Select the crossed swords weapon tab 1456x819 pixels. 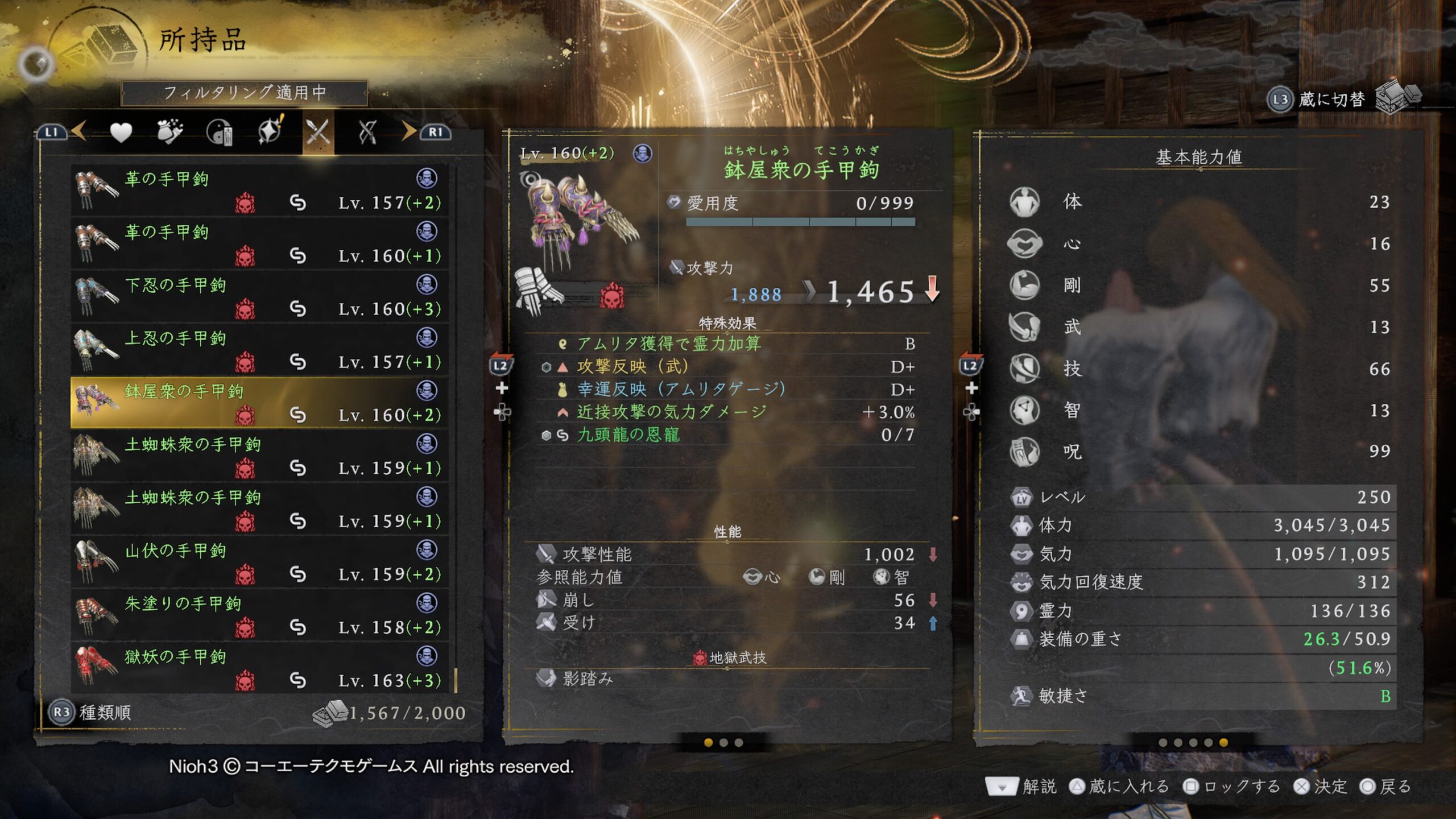tap(318, 133)
